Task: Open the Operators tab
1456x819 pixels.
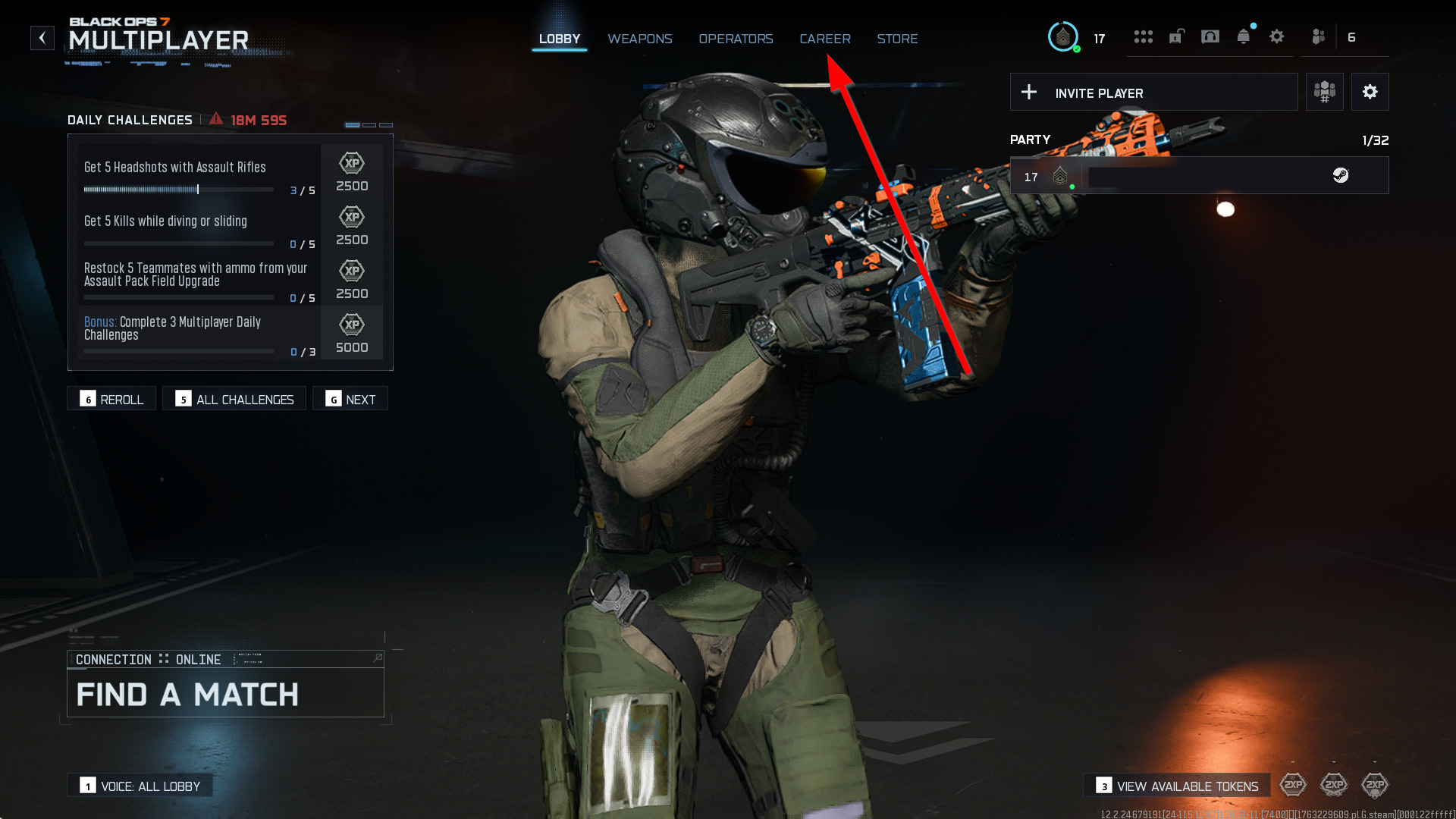Action: click(736, 39)
